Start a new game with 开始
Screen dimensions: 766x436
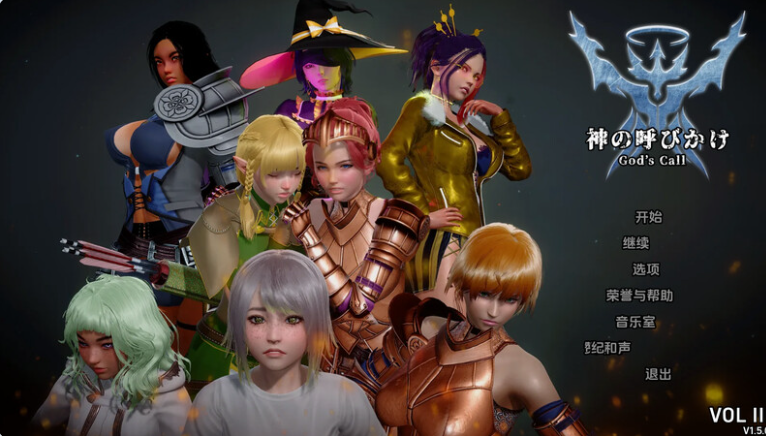(648, 217)
